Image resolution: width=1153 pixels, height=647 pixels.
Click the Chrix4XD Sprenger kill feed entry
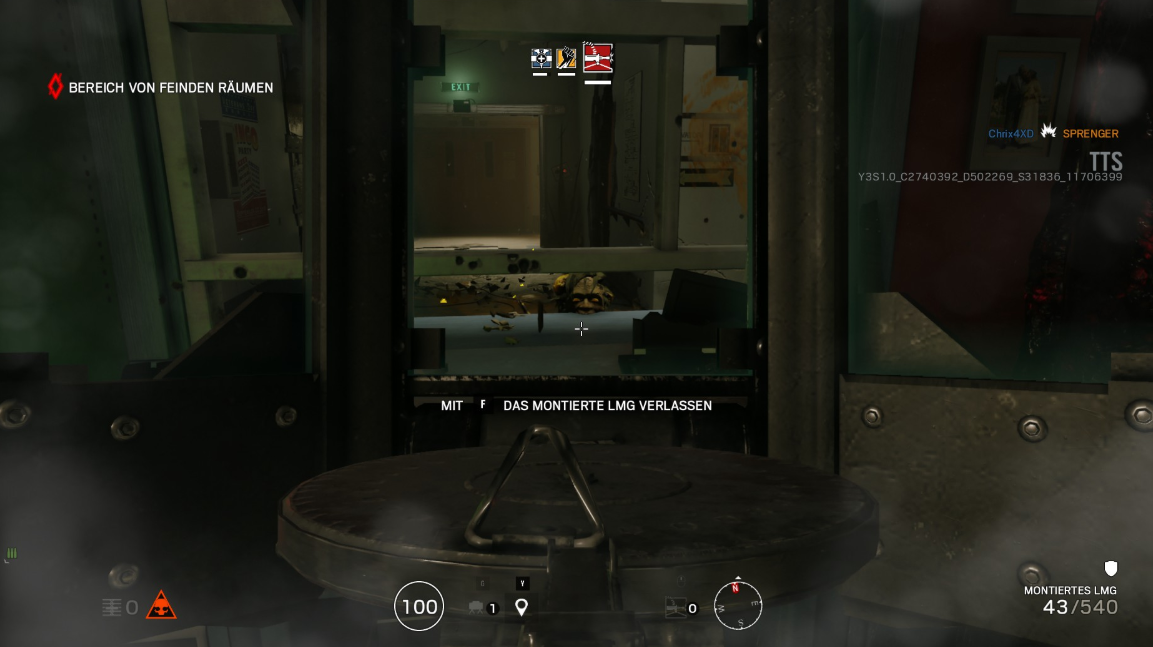pyautogui.click(x=1053, y=133)
